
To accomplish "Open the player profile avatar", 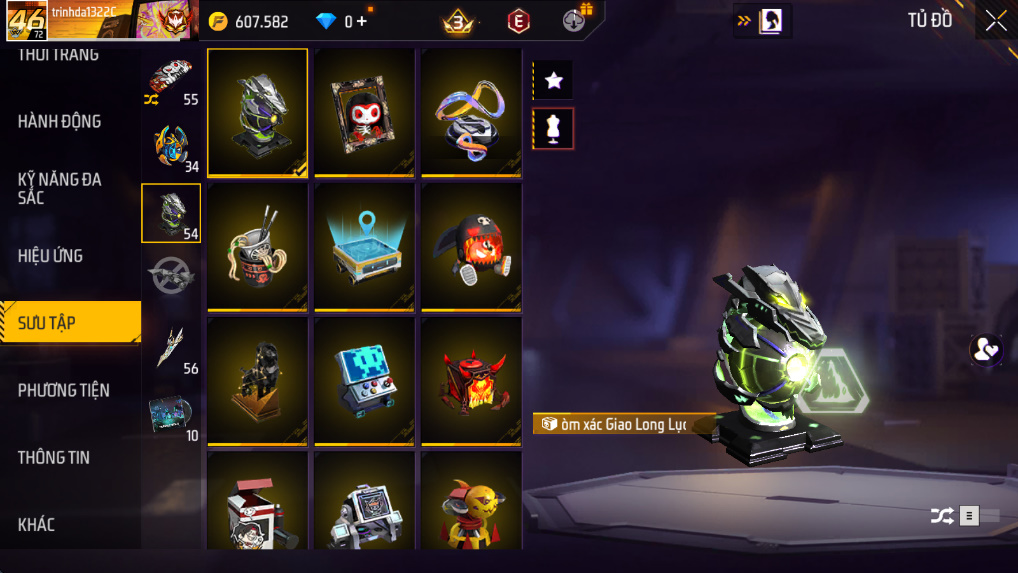I will point(26,21).
